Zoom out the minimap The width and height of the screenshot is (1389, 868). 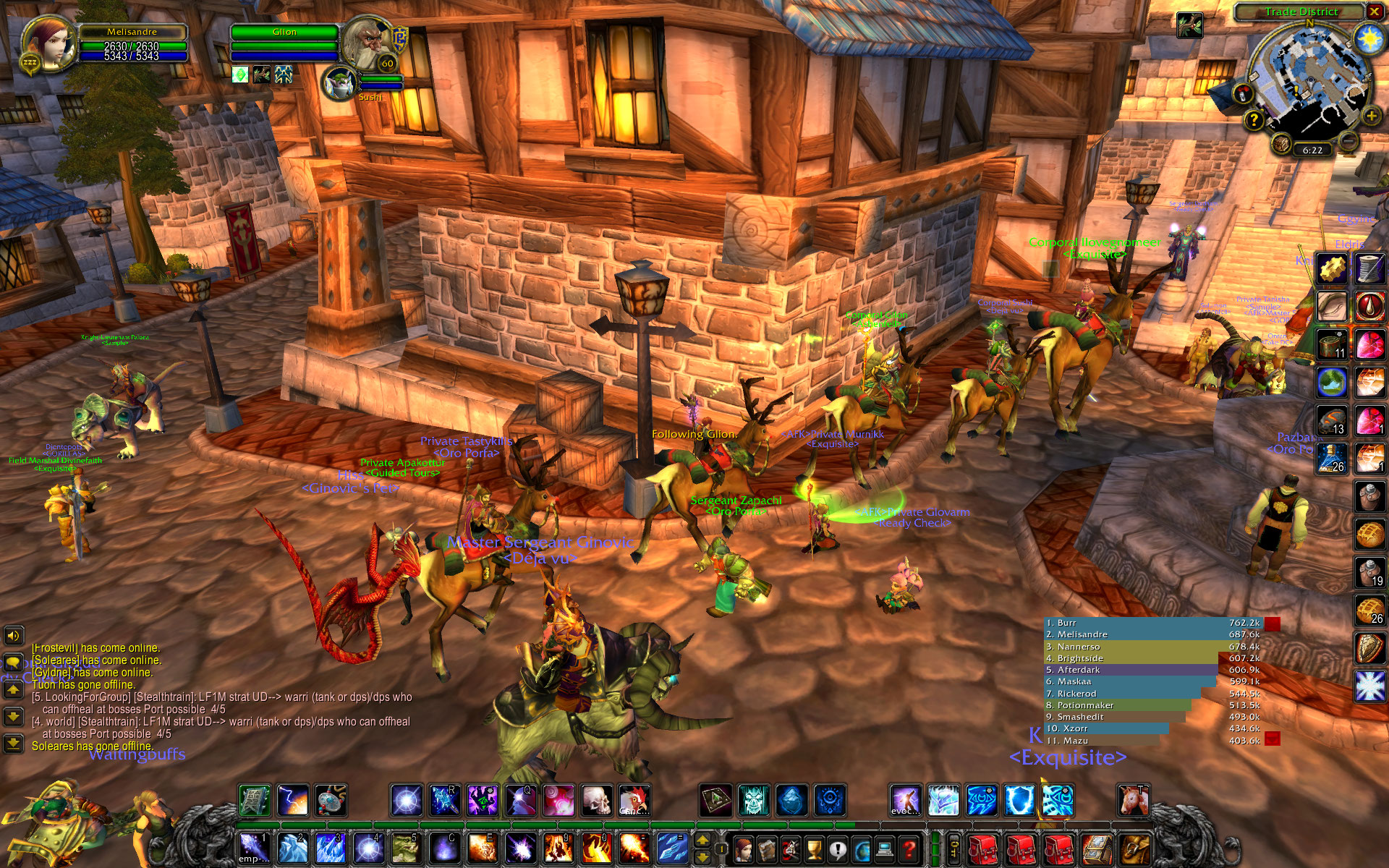point(1347,140)
